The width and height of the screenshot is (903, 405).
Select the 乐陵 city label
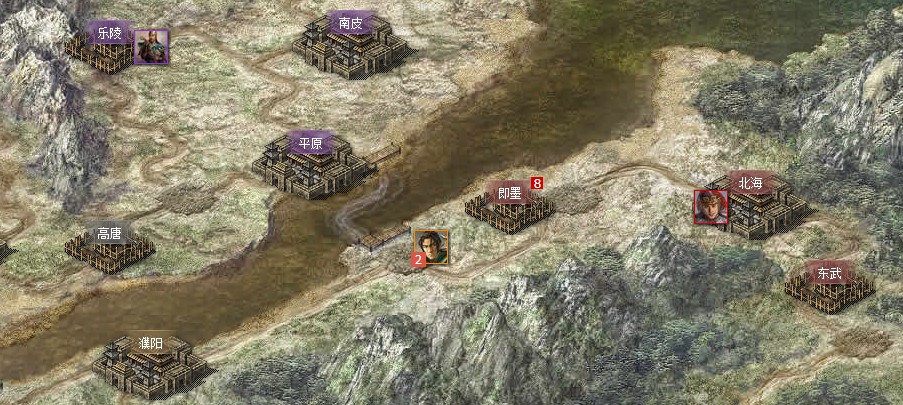(x=109, y=33)
